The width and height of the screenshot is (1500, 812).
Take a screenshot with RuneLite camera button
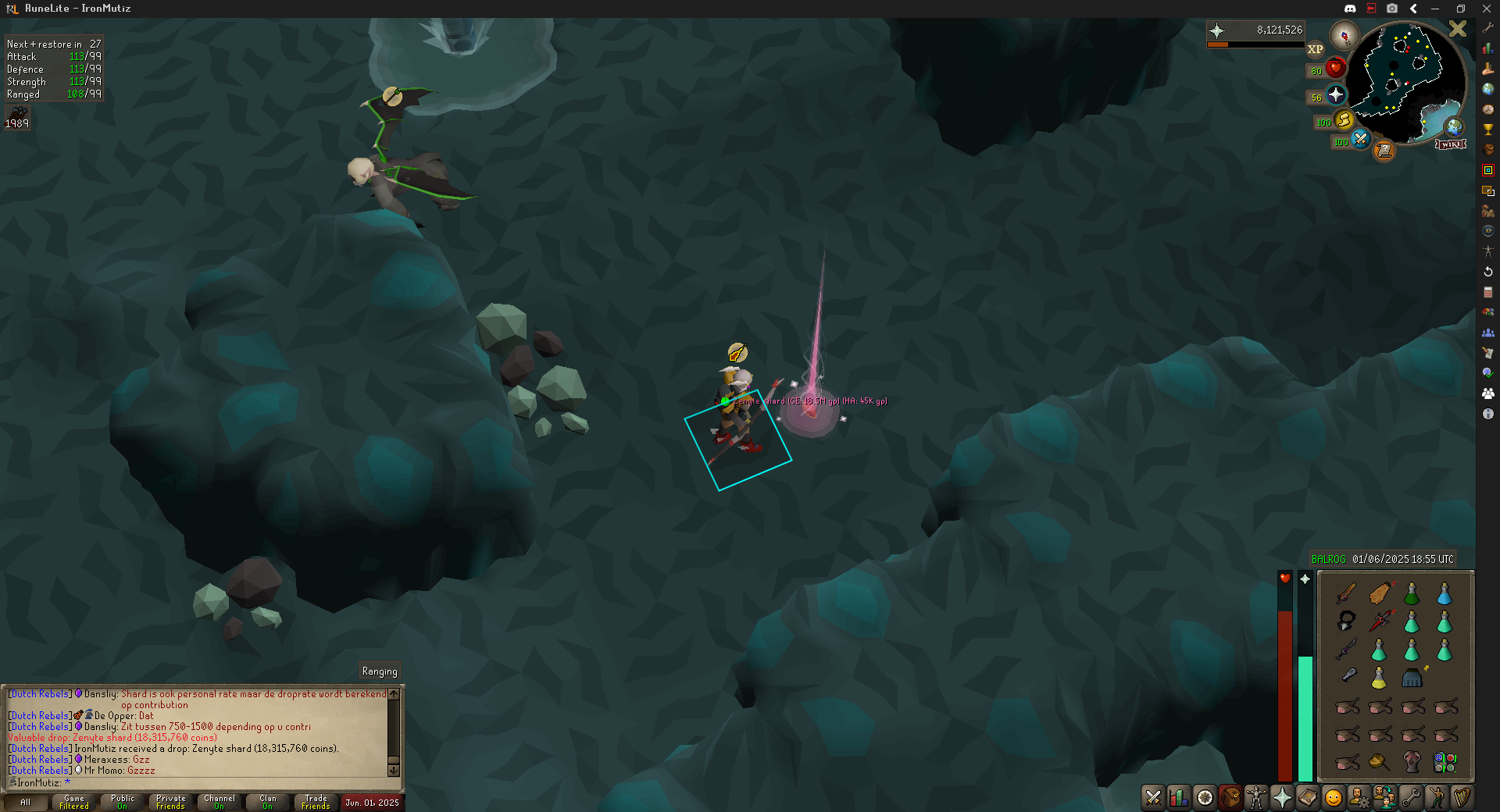tap(1392, 9)
